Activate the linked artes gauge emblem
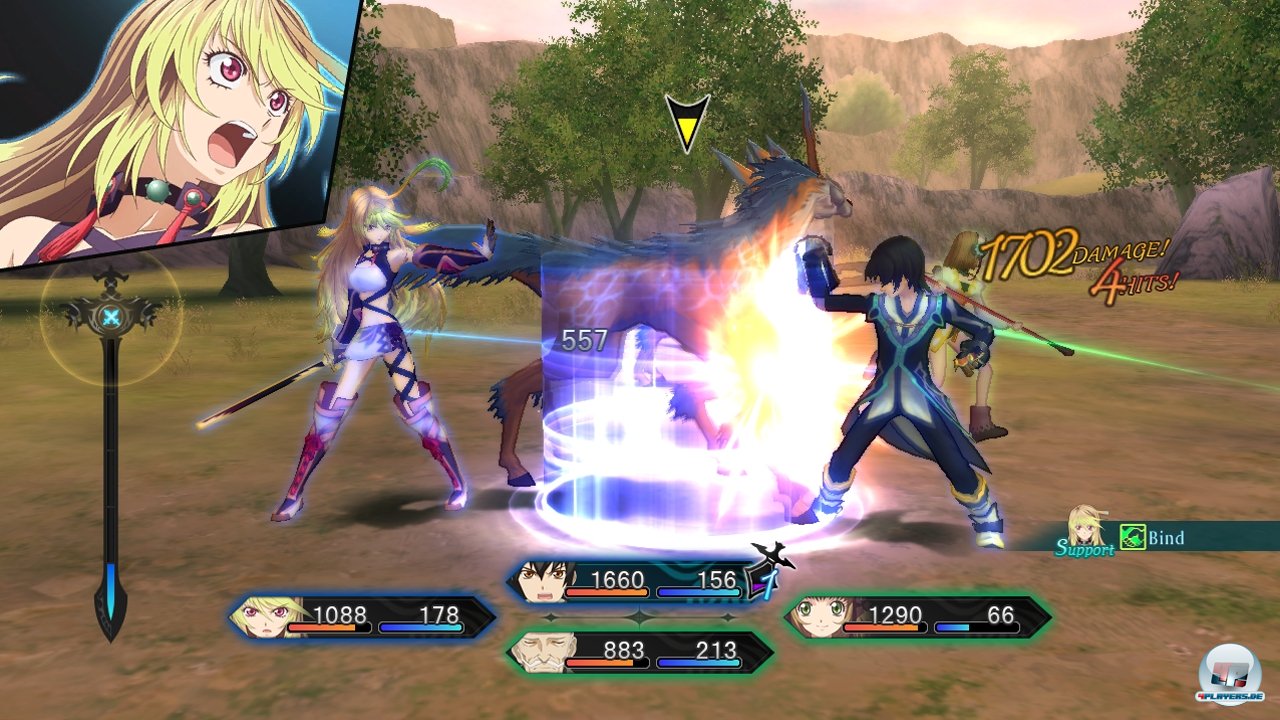Screen dimensions: 1280x720 [x=110, y=318]
